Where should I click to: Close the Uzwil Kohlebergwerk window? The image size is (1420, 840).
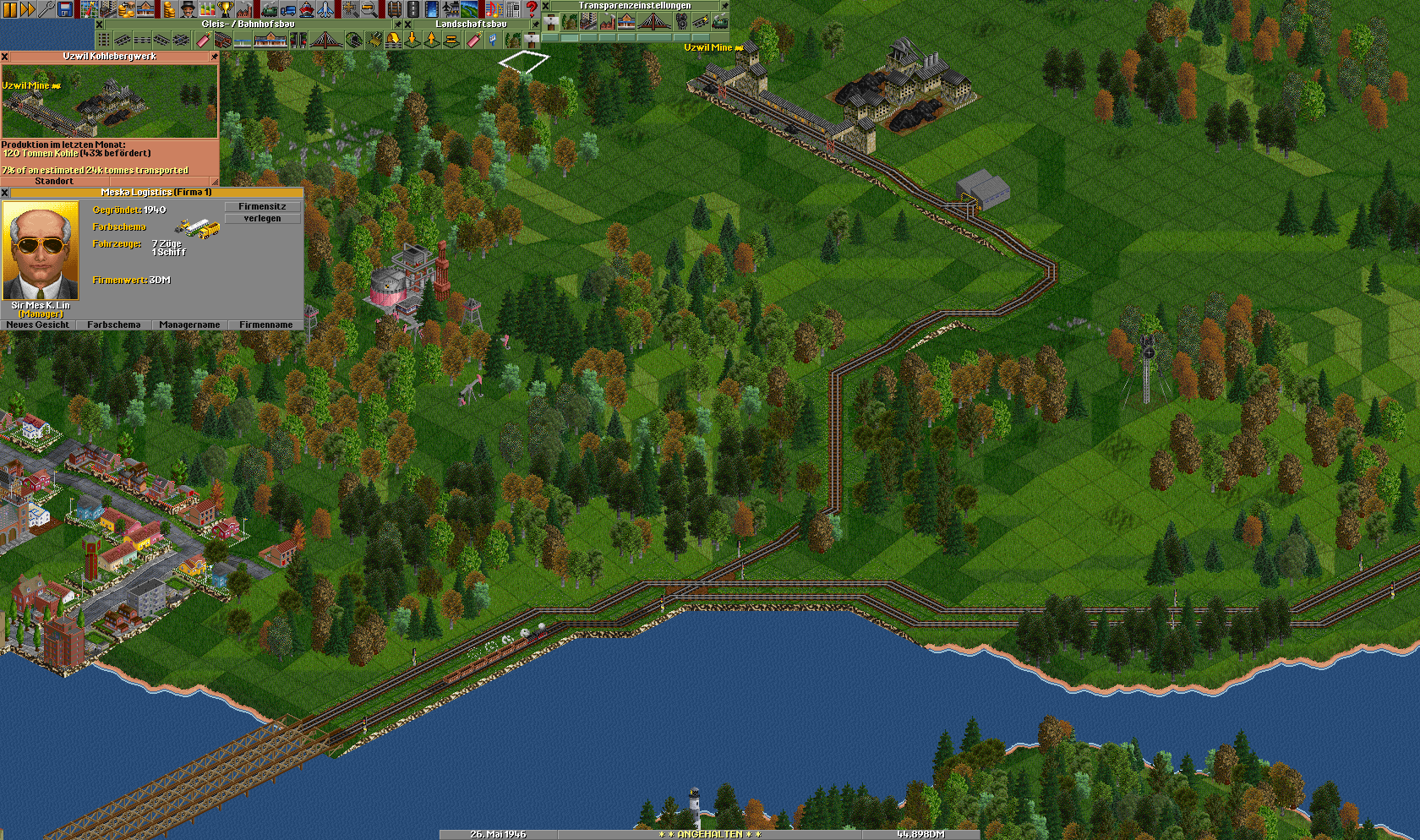pos(5,57)
